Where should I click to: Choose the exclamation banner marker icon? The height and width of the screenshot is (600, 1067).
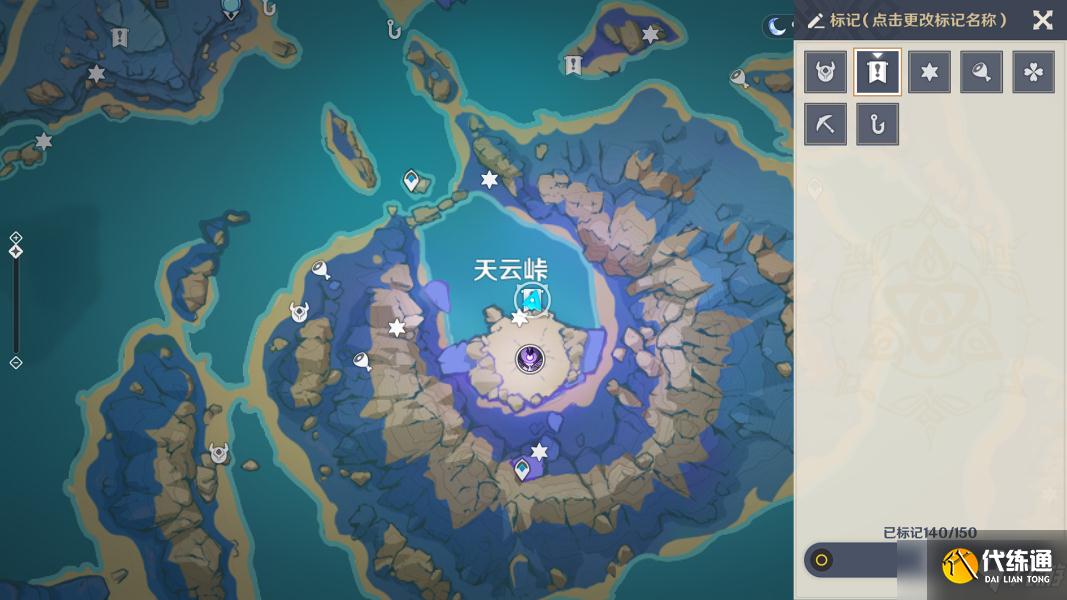pos(877,73)
